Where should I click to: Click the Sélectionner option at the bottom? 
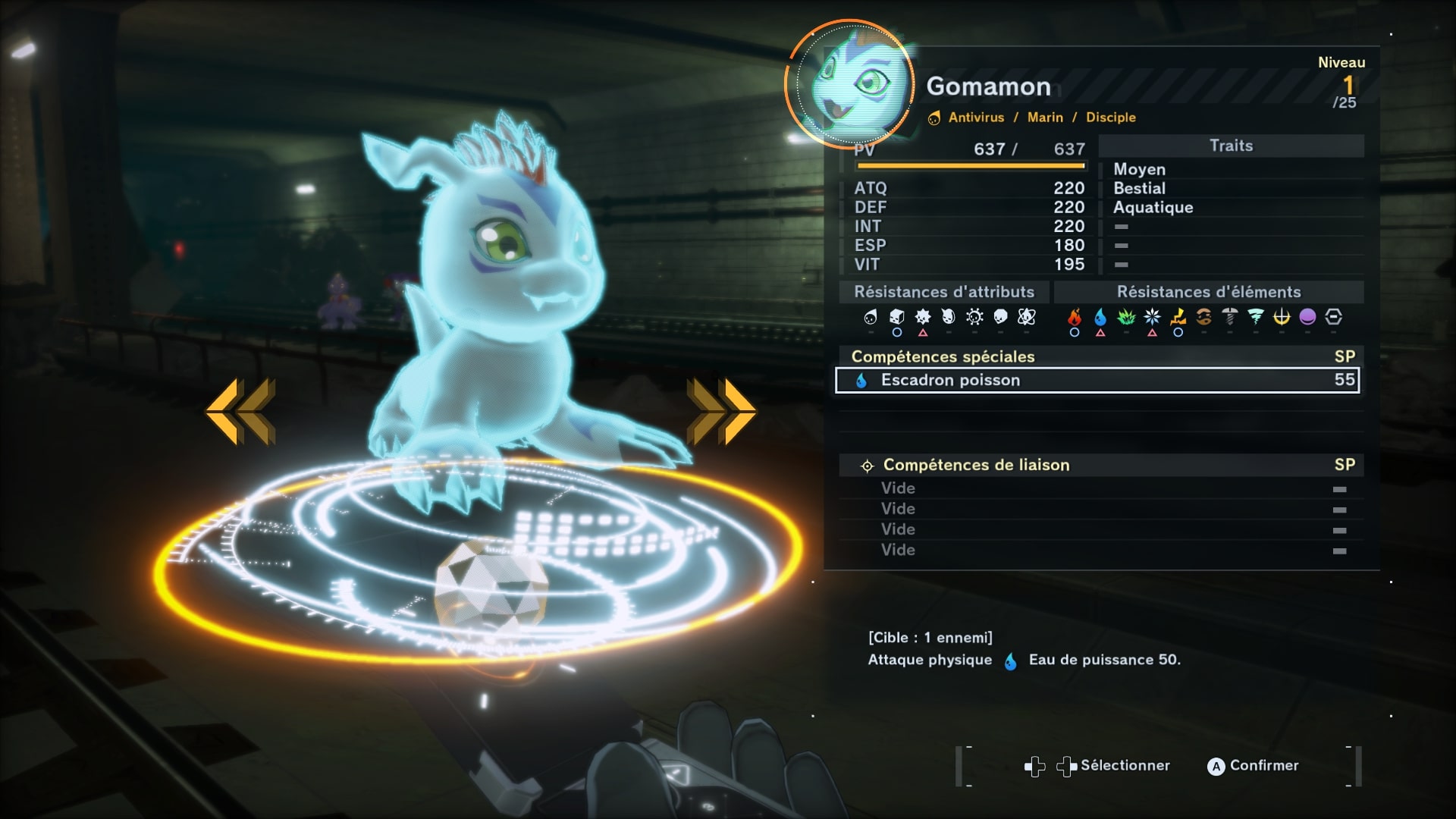point(1125,766)
